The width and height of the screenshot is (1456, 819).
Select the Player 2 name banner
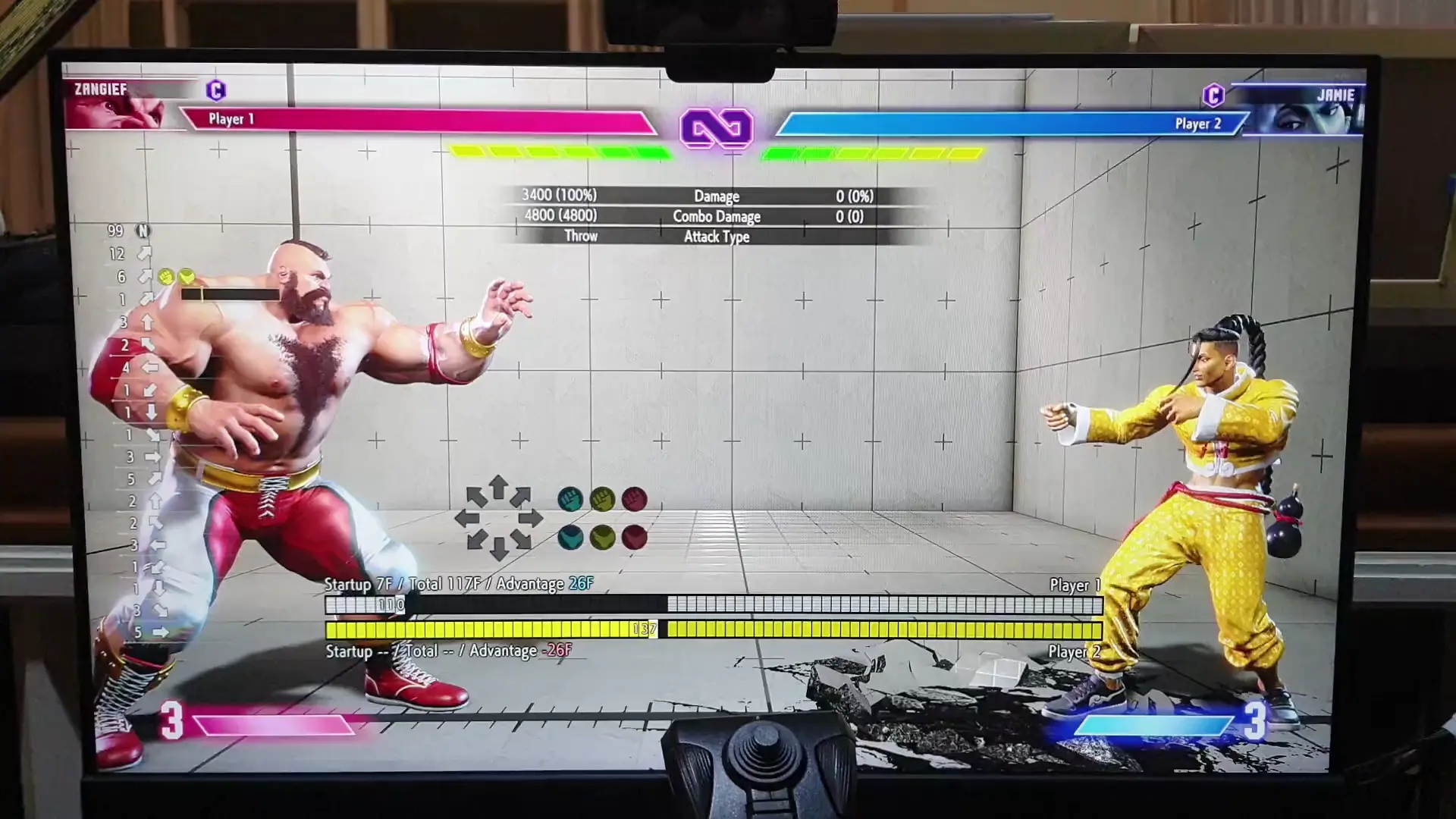pos(1198,122)
